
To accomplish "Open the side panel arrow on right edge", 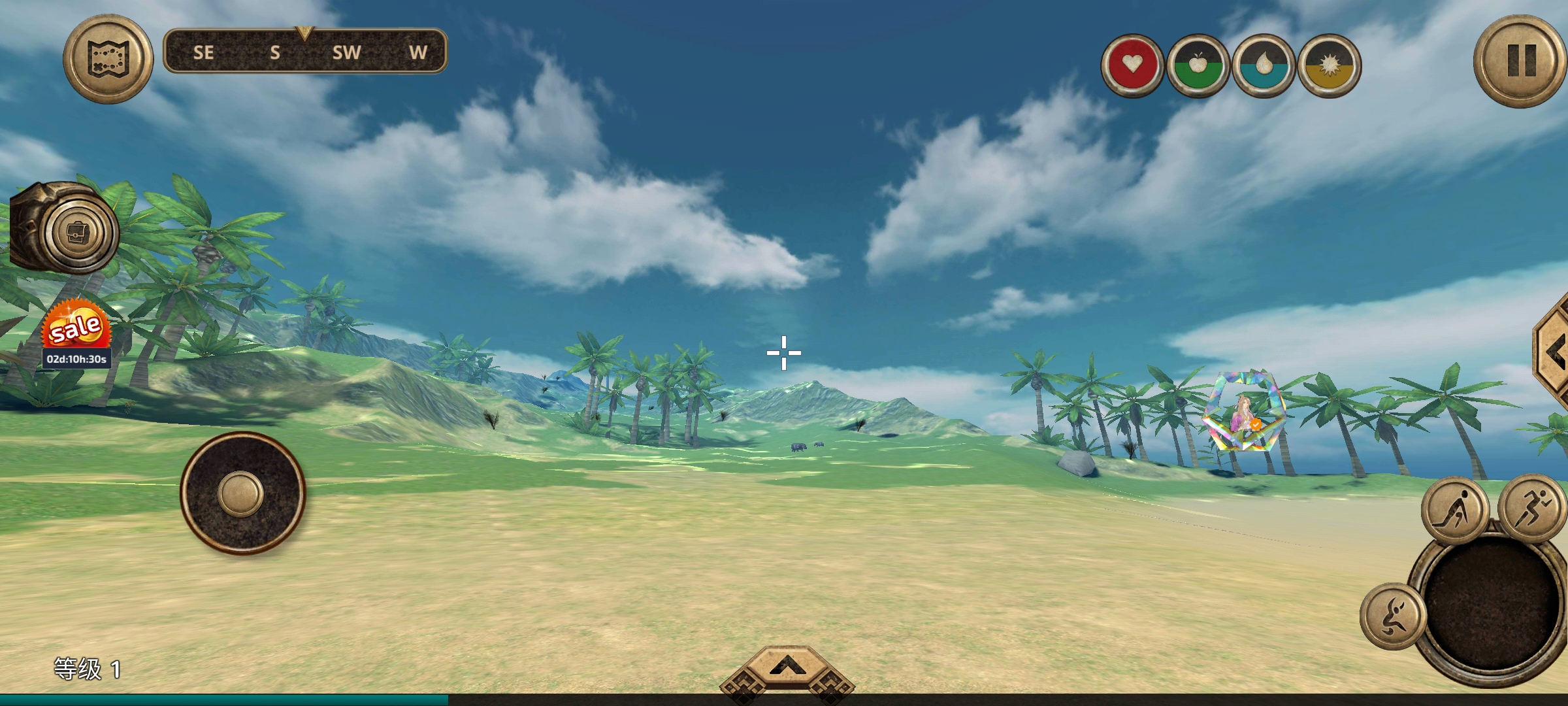I will click(x=1555, y=353).
